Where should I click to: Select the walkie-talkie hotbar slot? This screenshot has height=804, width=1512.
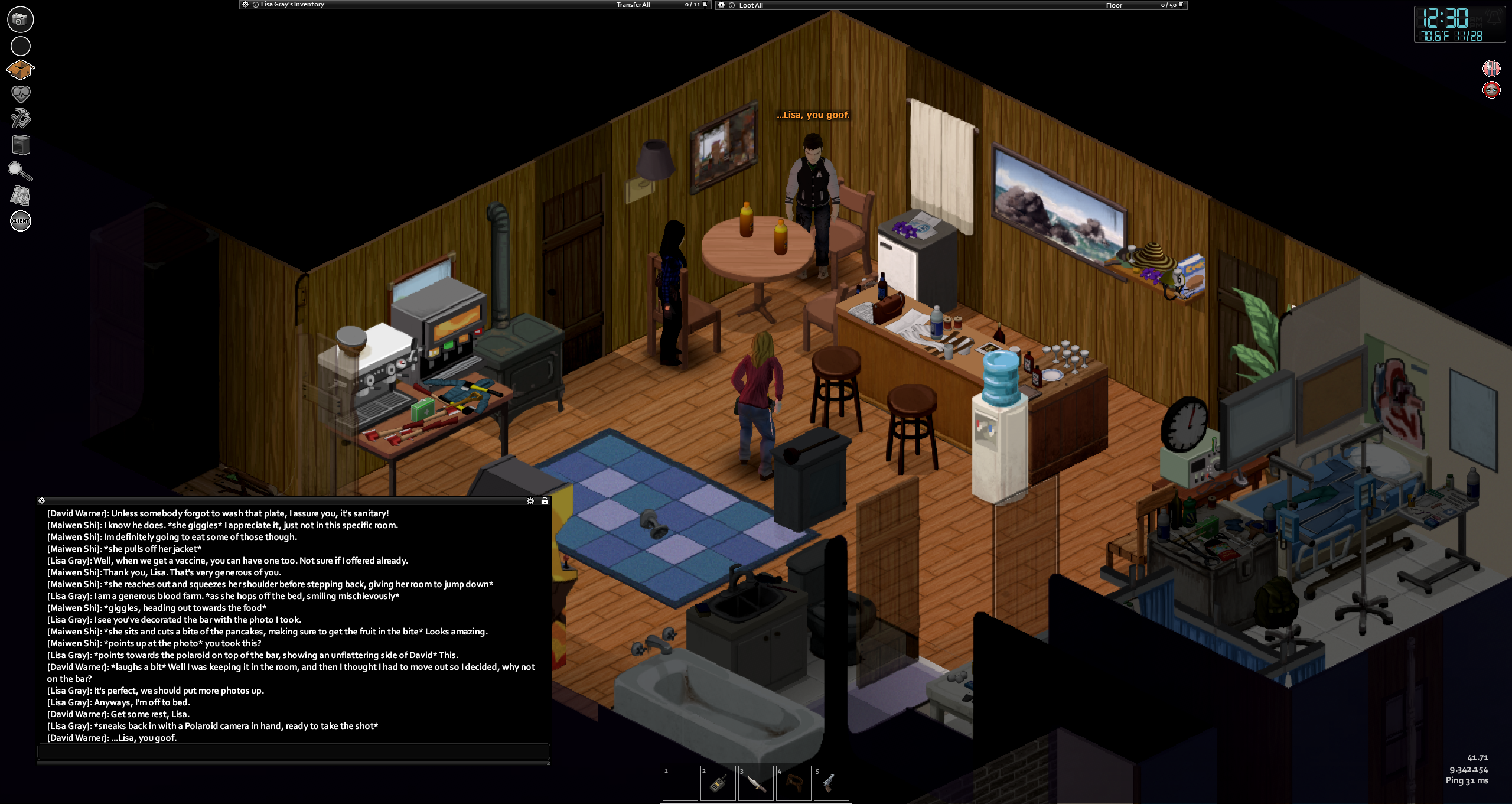[718, 783]
